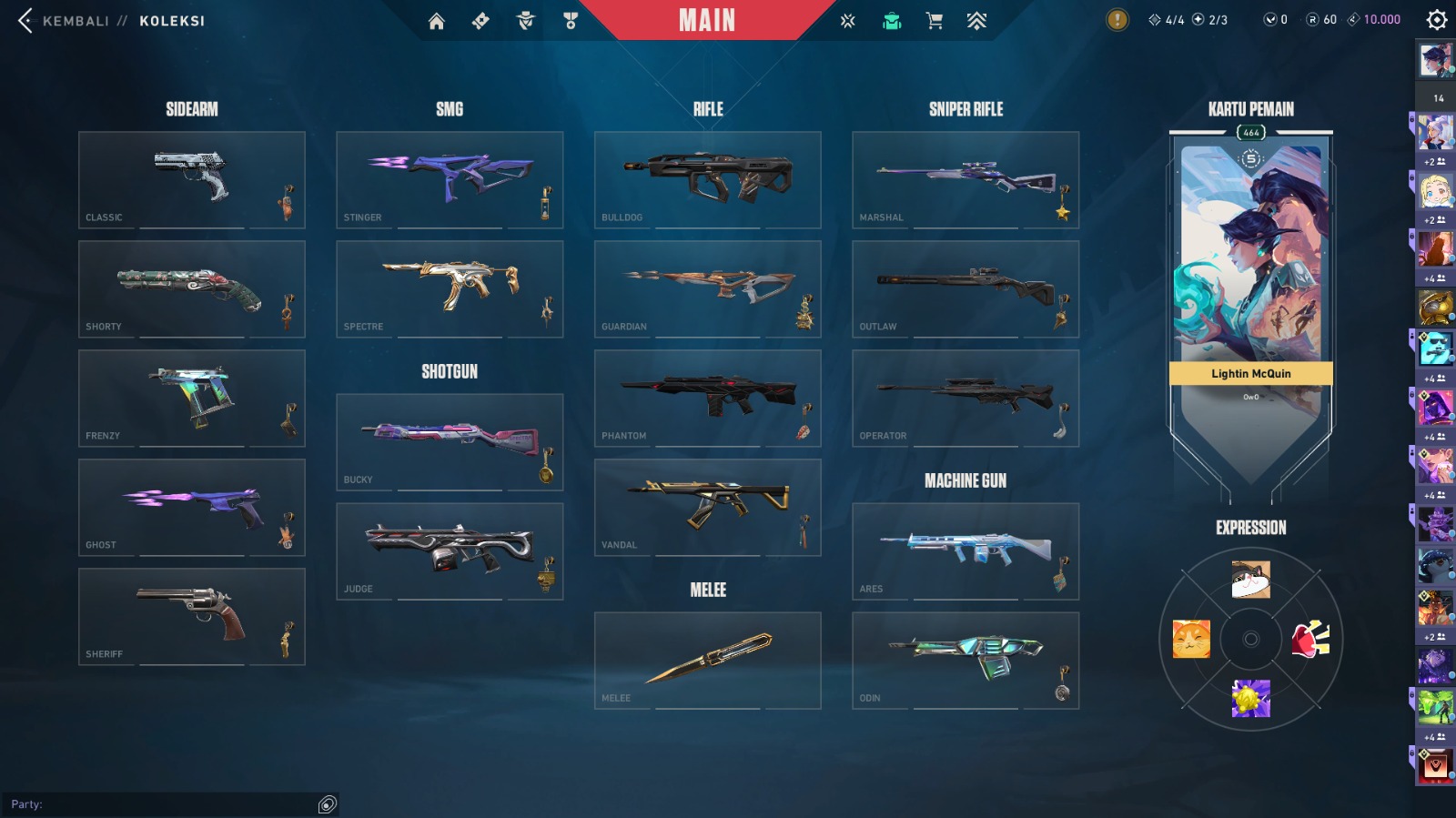The width and height of the screenshot is (1456, 818).
Task: Open the Stinger SMG slot
Action: (449, 179)
